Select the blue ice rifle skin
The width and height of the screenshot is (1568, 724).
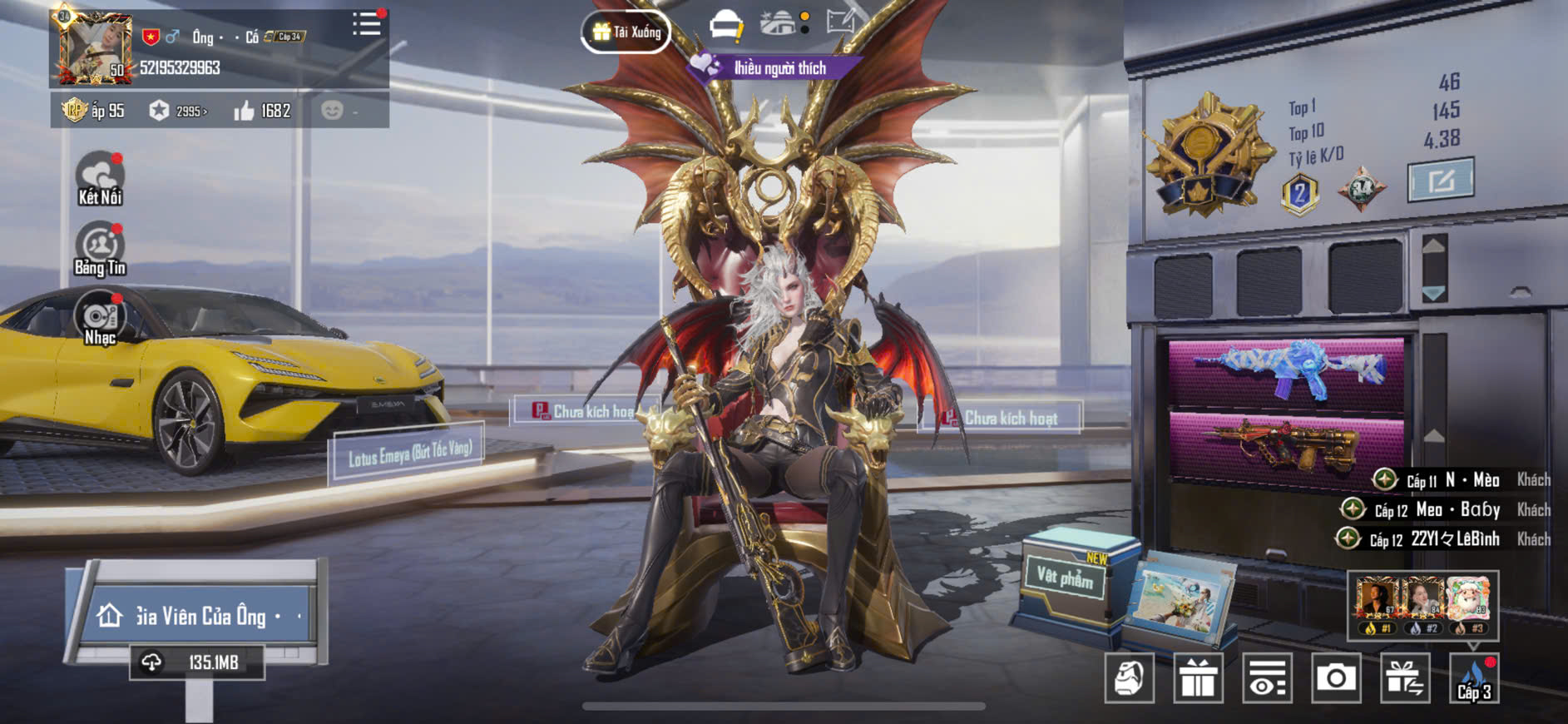click(1286, 369)
